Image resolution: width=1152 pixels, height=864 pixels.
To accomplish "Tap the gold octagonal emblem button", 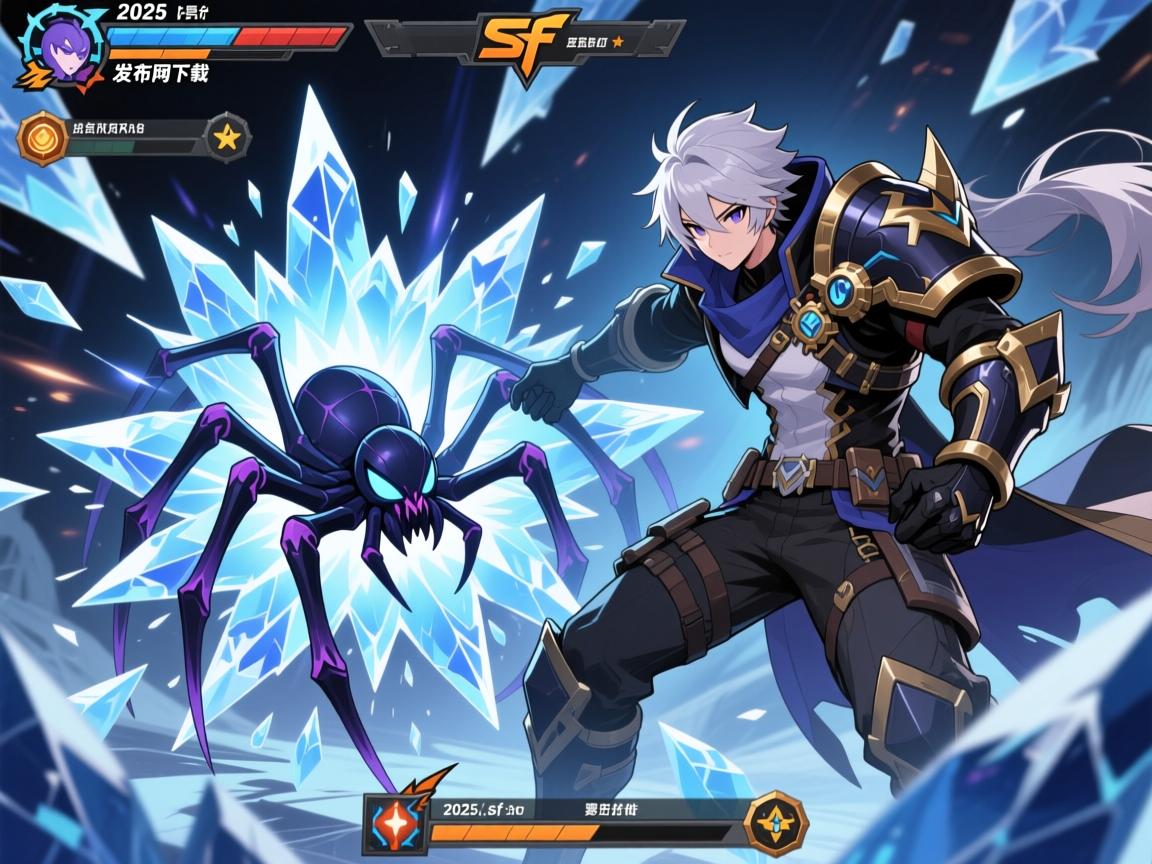I will click(x=776, y=823).
